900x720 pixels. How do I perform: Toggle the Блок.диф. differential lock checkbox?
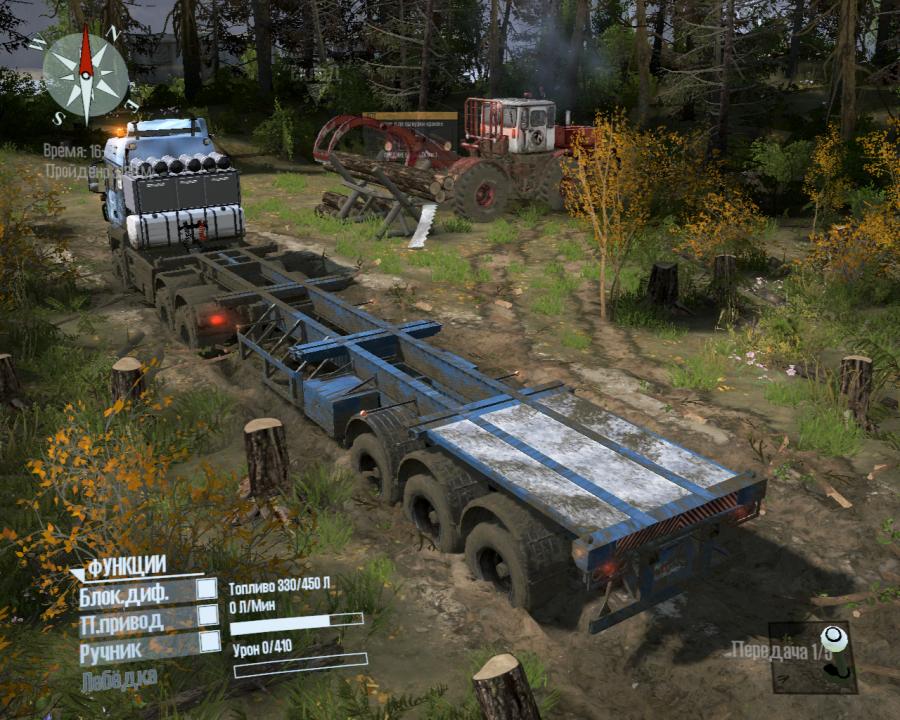(206, 589)
